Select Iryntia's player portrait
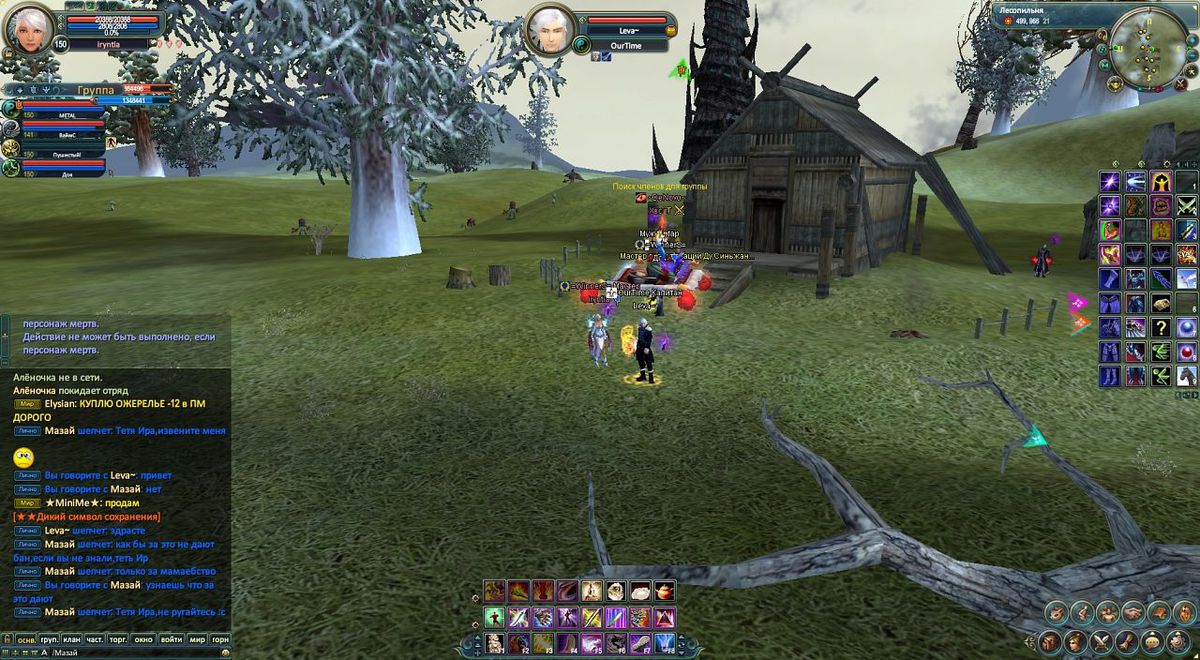The image size is (1200, 660). 30,30
